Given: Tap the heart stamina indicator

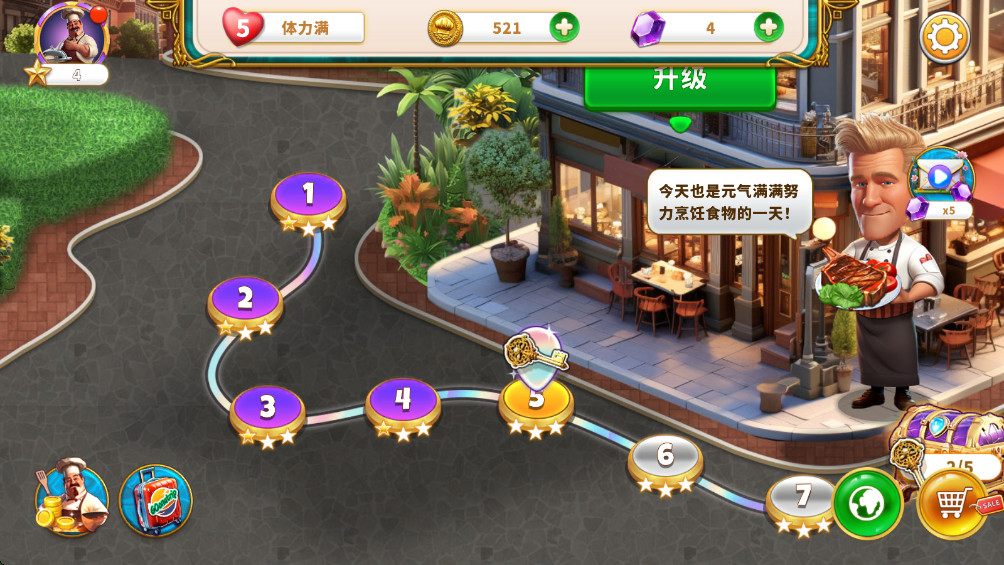Looking at the screenshot, I should (x=241, y=27).
